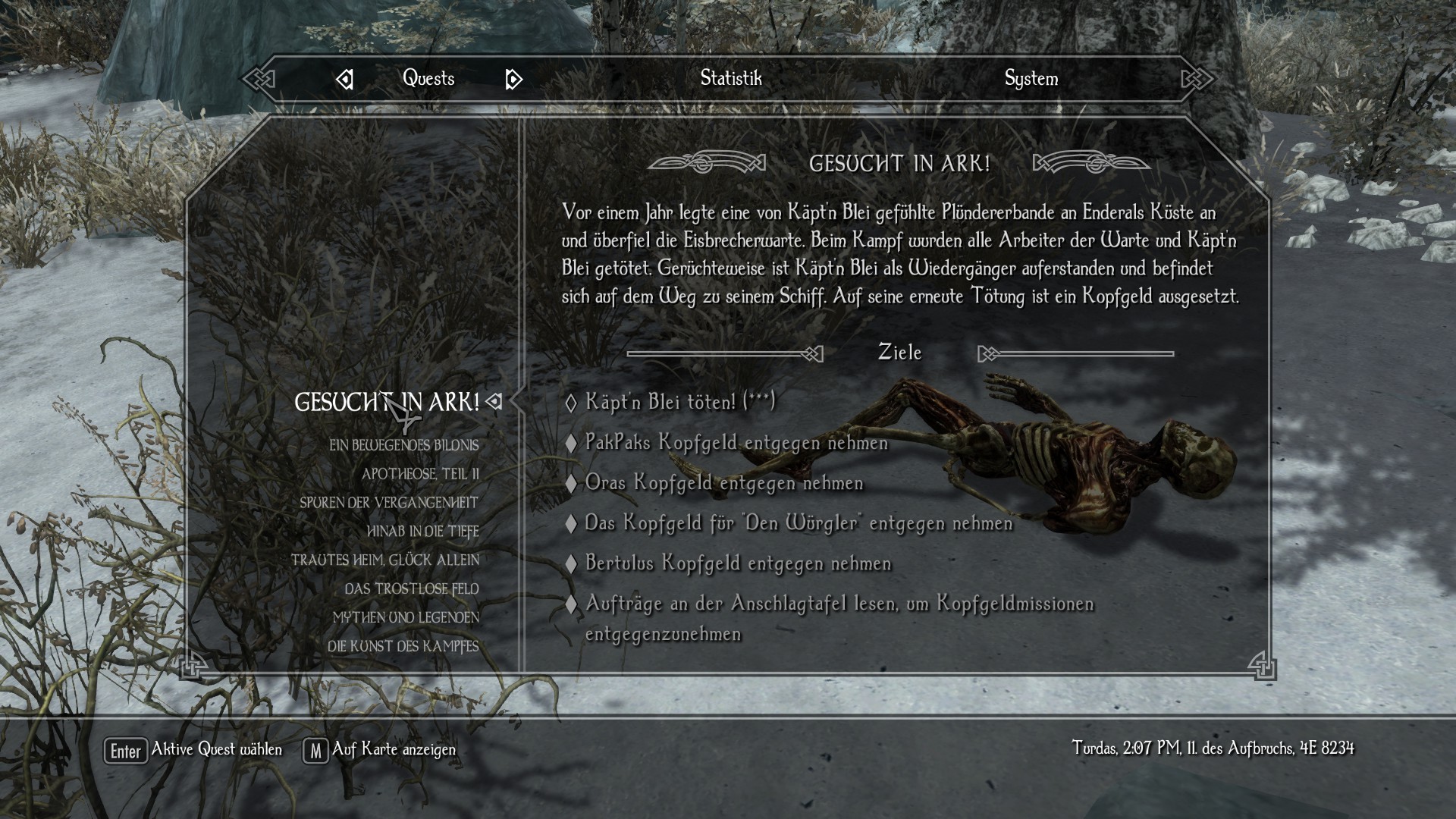Click the left arrow beside Quests
The image size is (1456, 819).
point(345,79)
